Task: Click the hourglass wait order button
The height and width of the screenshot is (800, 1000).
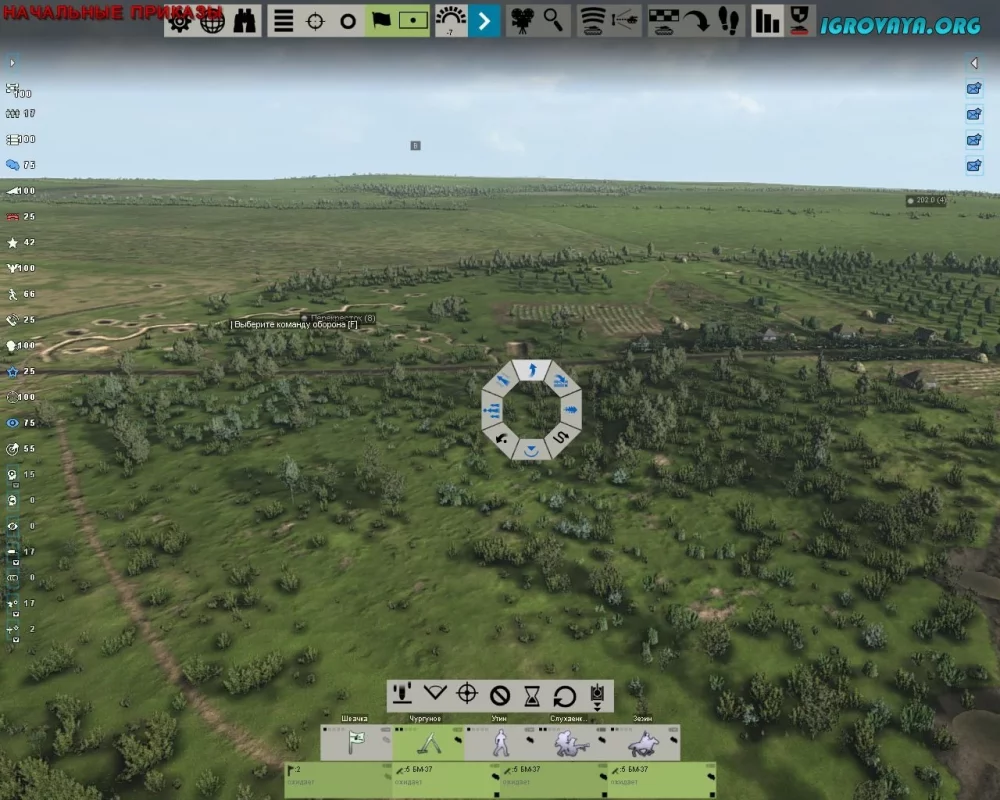Action: [x=533, y=695]
